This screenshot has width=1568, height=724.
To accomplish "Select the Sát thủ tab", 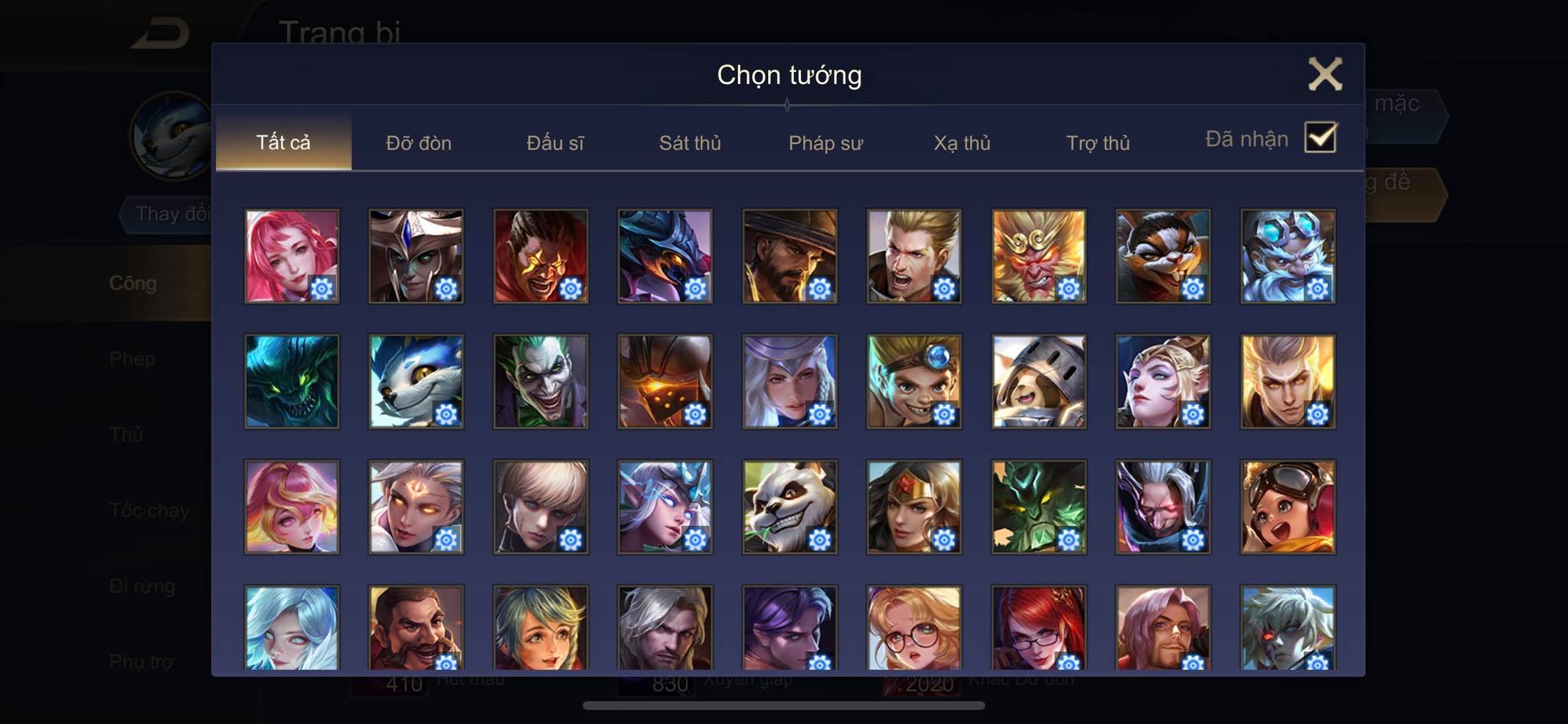I will click(690, 143).
